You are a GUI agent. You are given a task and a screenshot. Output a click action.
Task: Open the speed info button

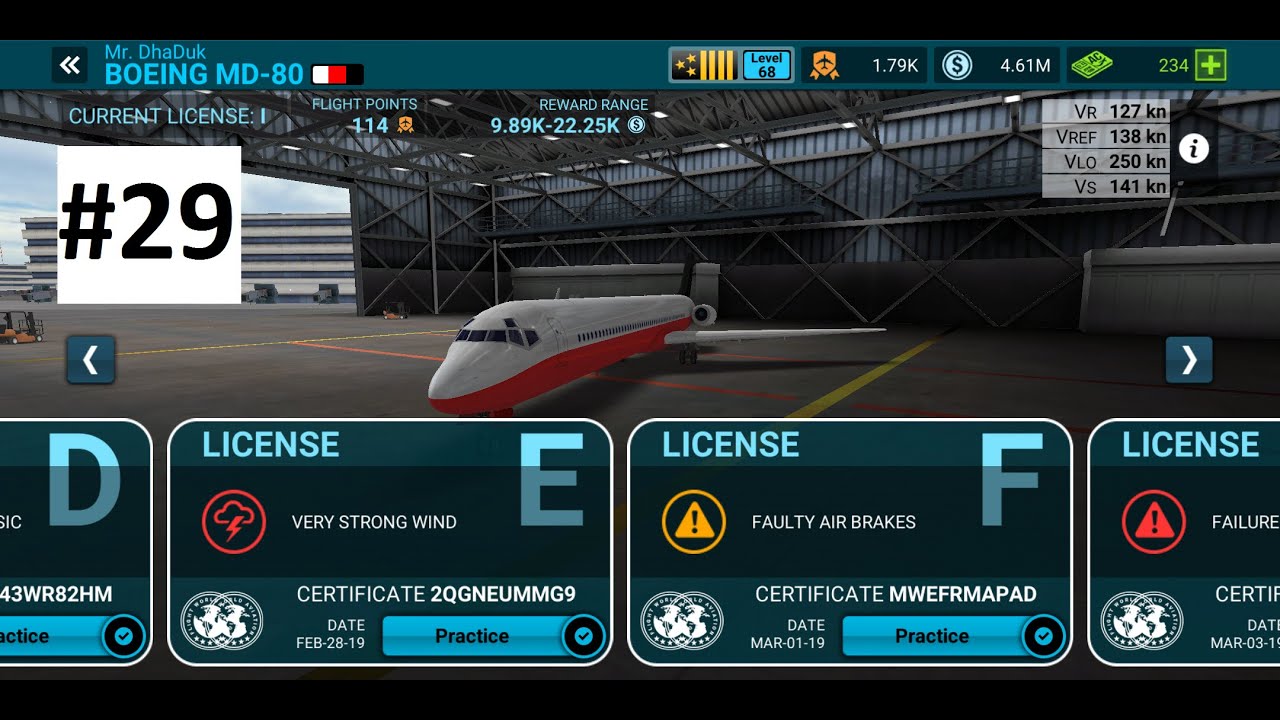(x=1194, y=149)
